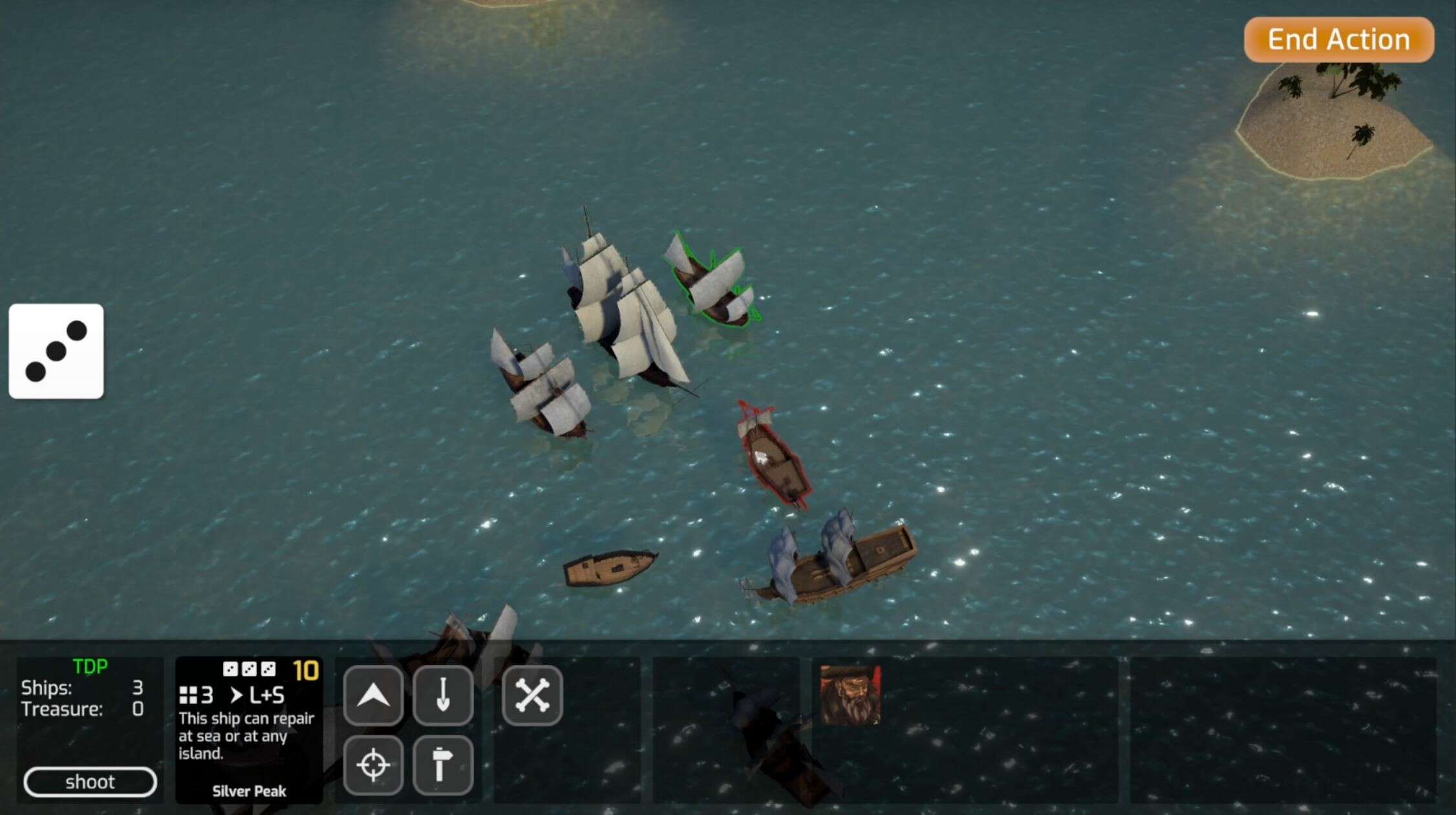Select the ship with blue sails
The image size is (1456, 815).
pyautogui.click(x=828, y=562)
